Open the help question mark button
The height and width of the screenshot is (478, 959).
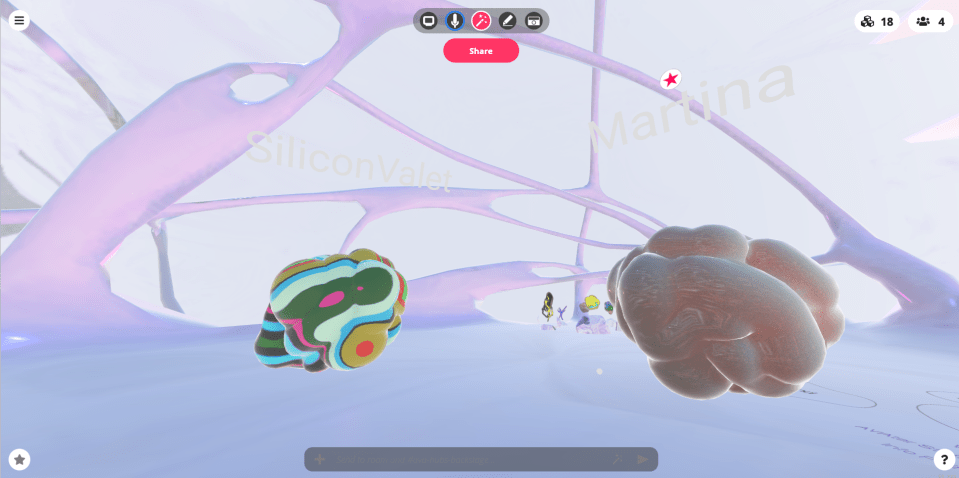coord(943,459)
